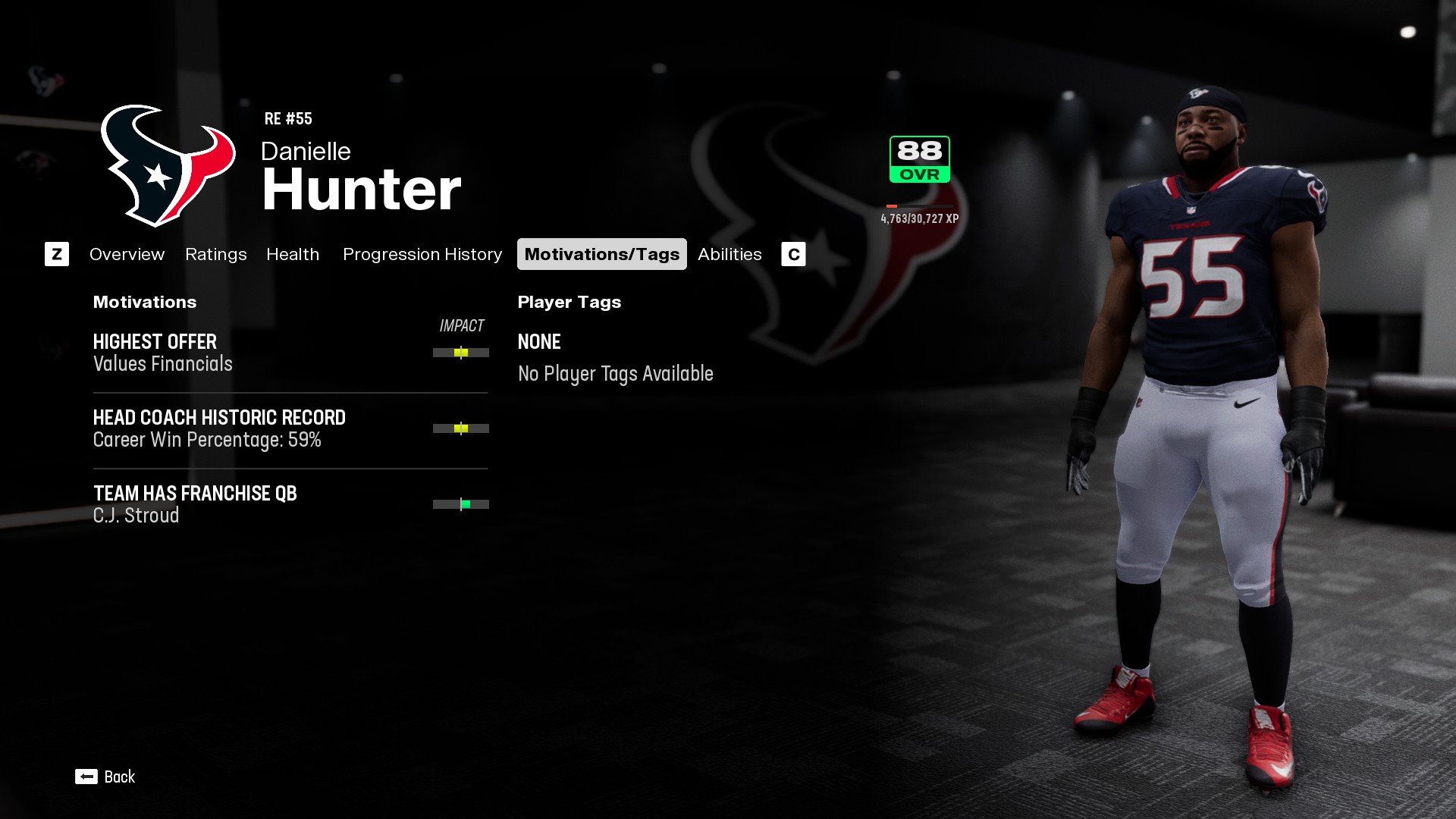Expand the Player Tags section
Viewport: 1456px width, 819px height.
569,302
